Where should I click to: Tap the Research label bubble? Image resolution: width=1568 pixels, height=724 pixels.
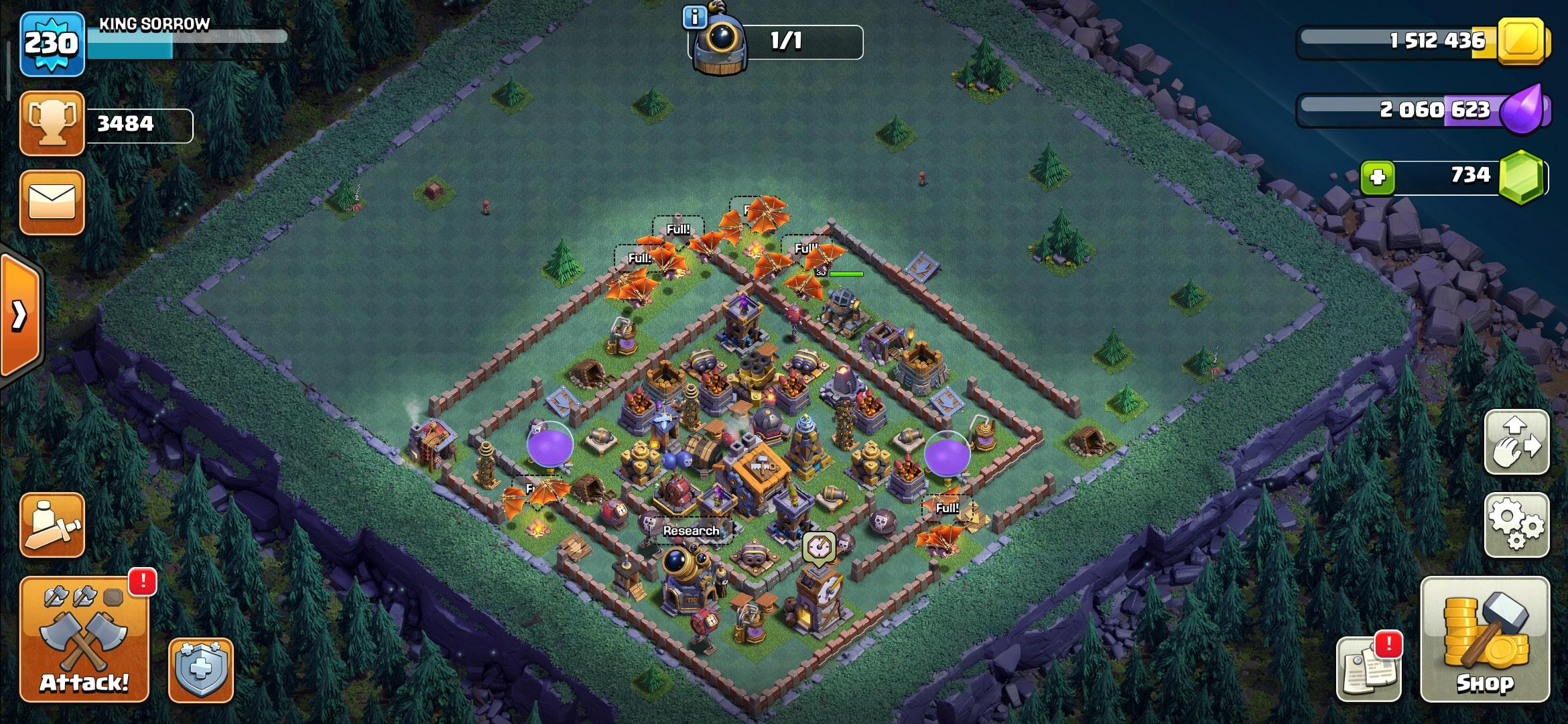[x=691, y=530]
